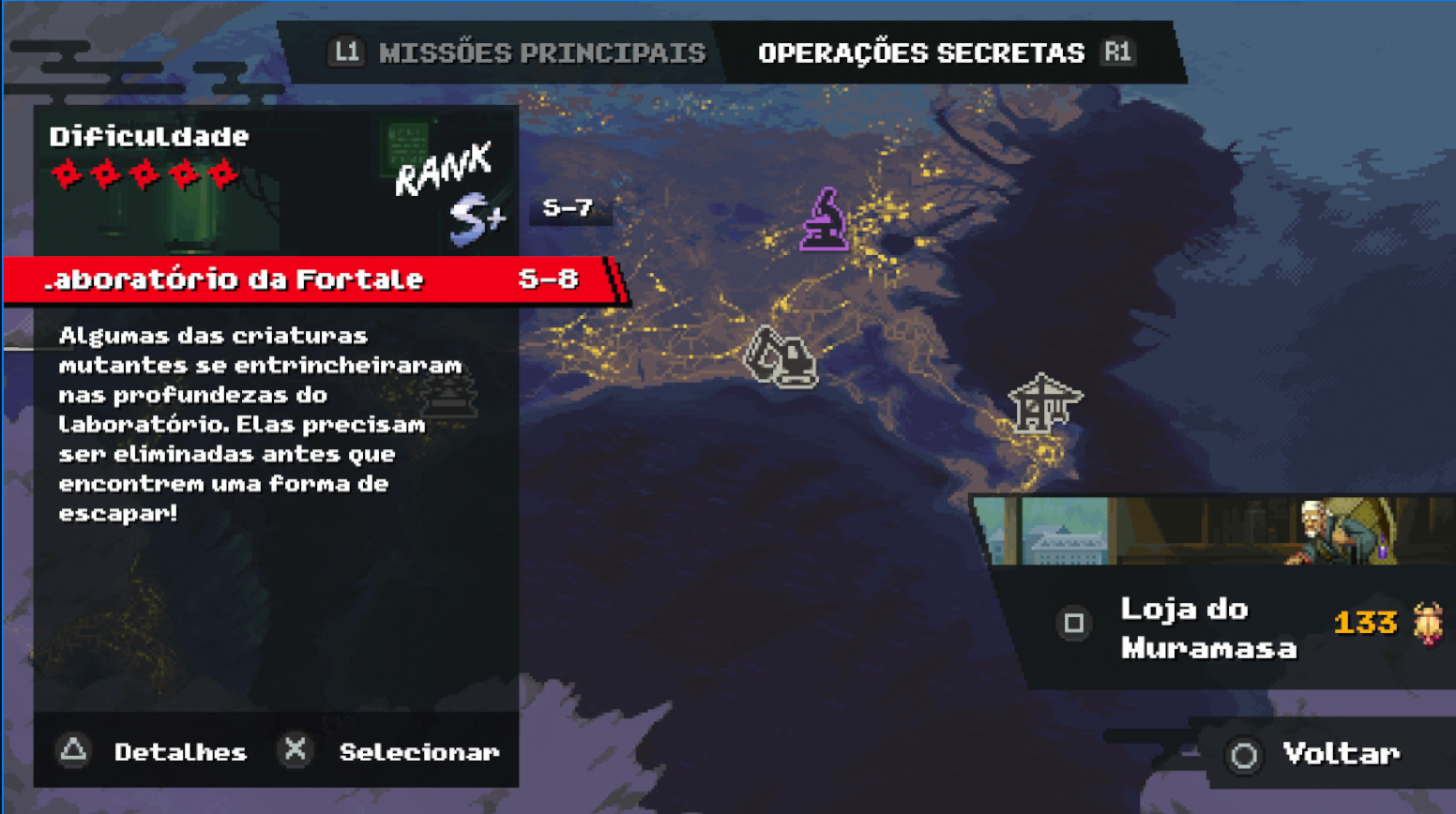Go back with Voltar
Viewport: 1456px width, 814px height.
click(x=1339, y=753)
